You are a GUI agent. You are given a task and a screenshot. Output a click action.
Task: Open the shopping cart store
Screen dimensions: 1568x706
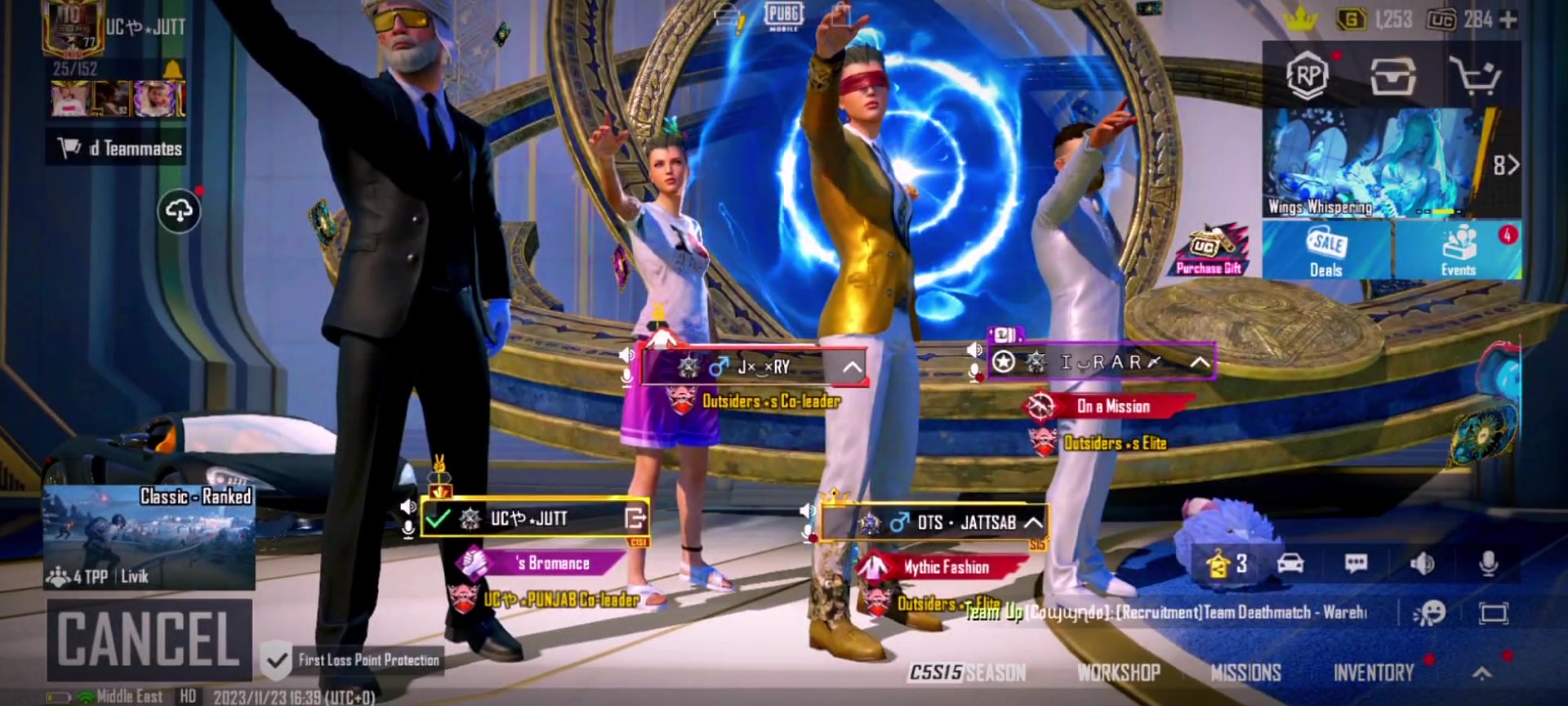click(1474, 76)
